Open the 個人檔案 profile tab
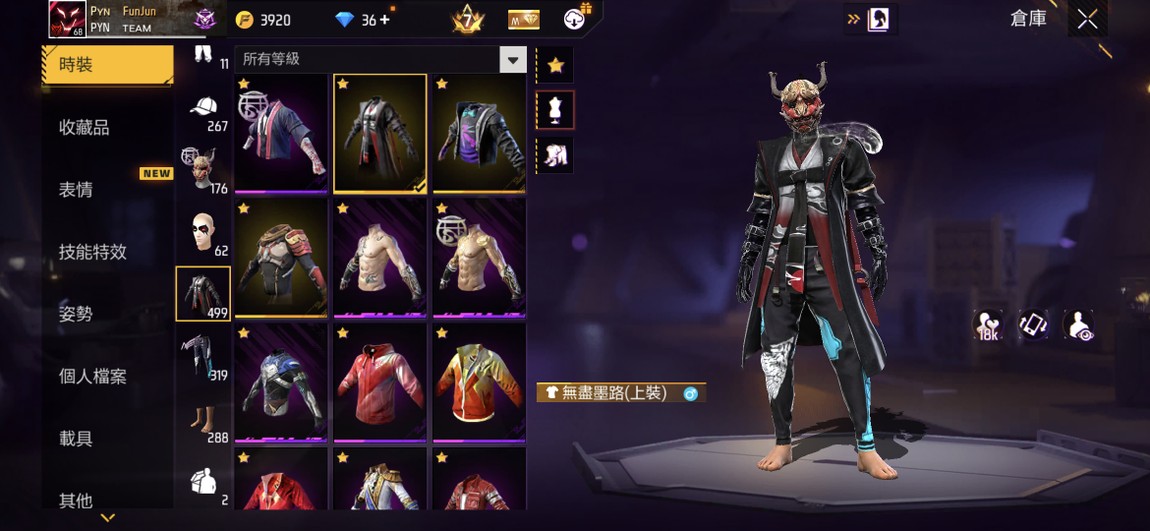The height and width of the screenshot is (531, 1150). tap(93, 376)
